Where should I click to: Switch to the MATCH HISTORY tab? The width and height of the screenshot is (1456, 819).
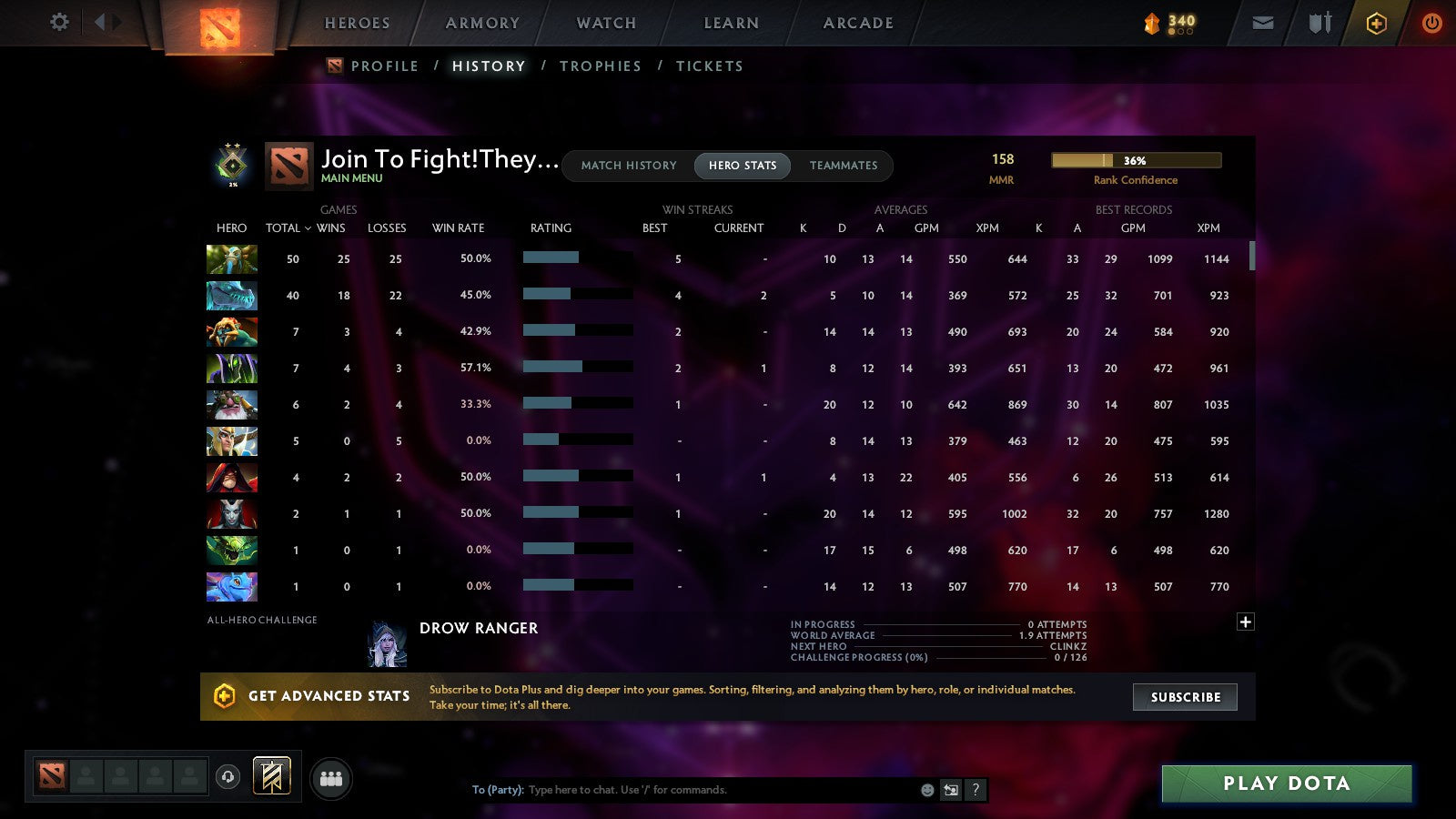[x=627, y=166]
